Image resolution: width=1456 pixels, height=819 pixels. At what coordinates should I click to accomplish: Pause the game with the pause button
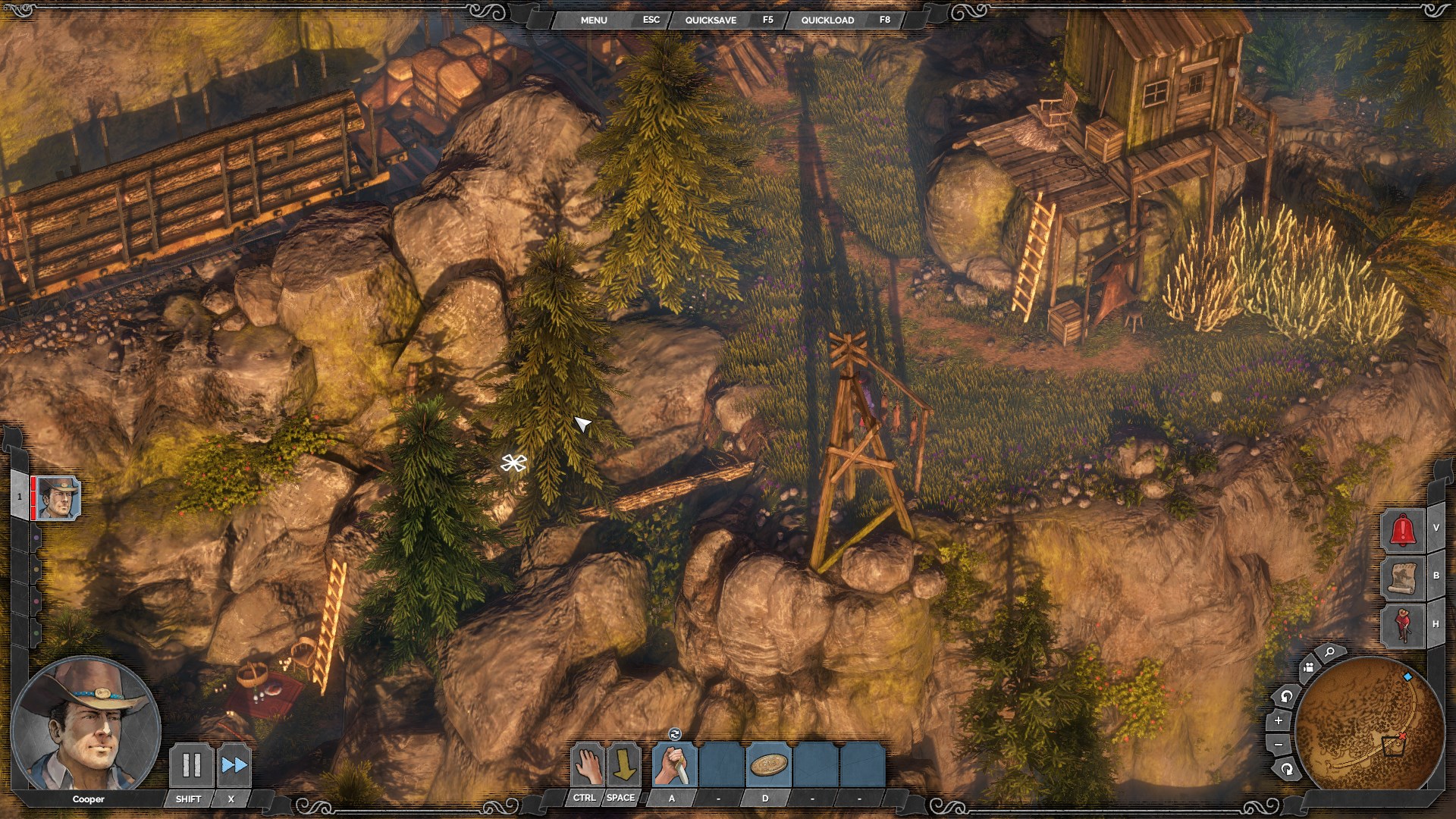pyautogui.click(x=192, y=765)
